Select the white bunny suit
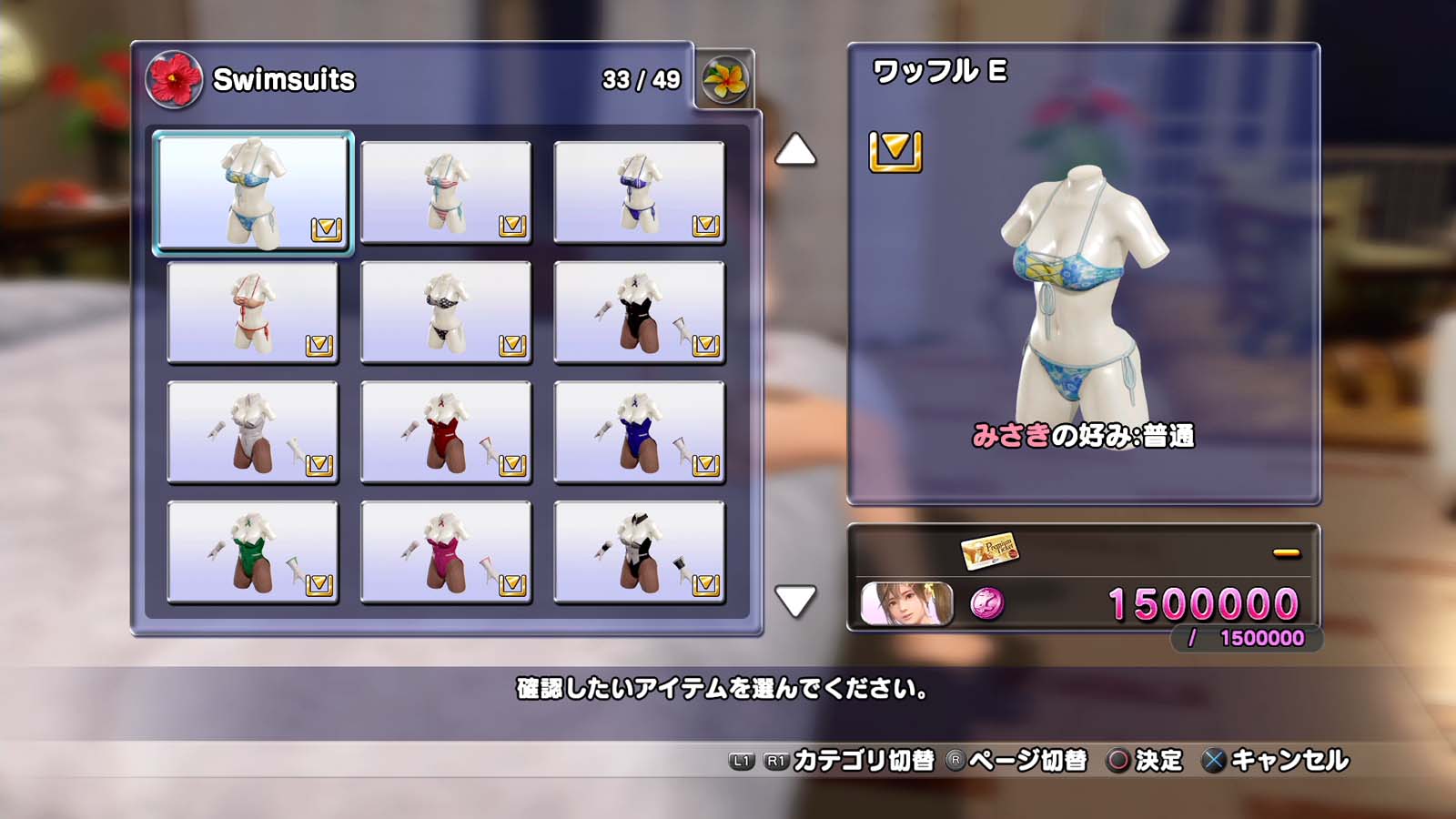1456x819 pixels. tap(253, 432)
